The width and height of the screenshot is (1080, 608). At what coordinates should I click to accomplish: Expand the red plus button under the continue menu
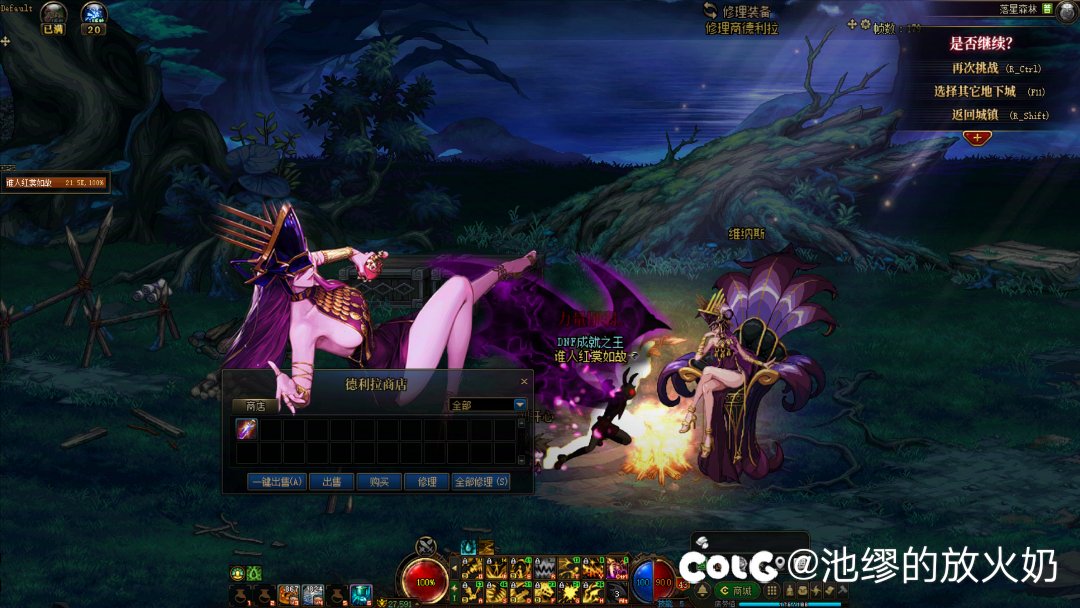tap(975, 137)
